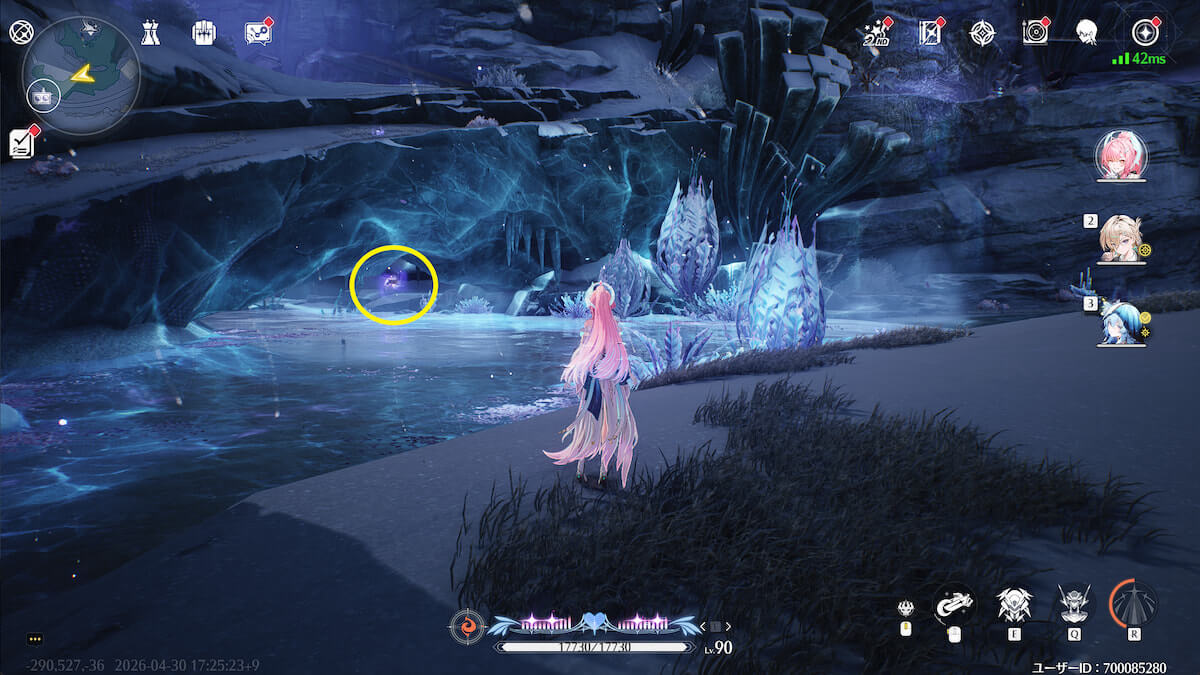Activate the winged armor skill icon
The image size is (1200, 675).
click(x=1013, y=604)
